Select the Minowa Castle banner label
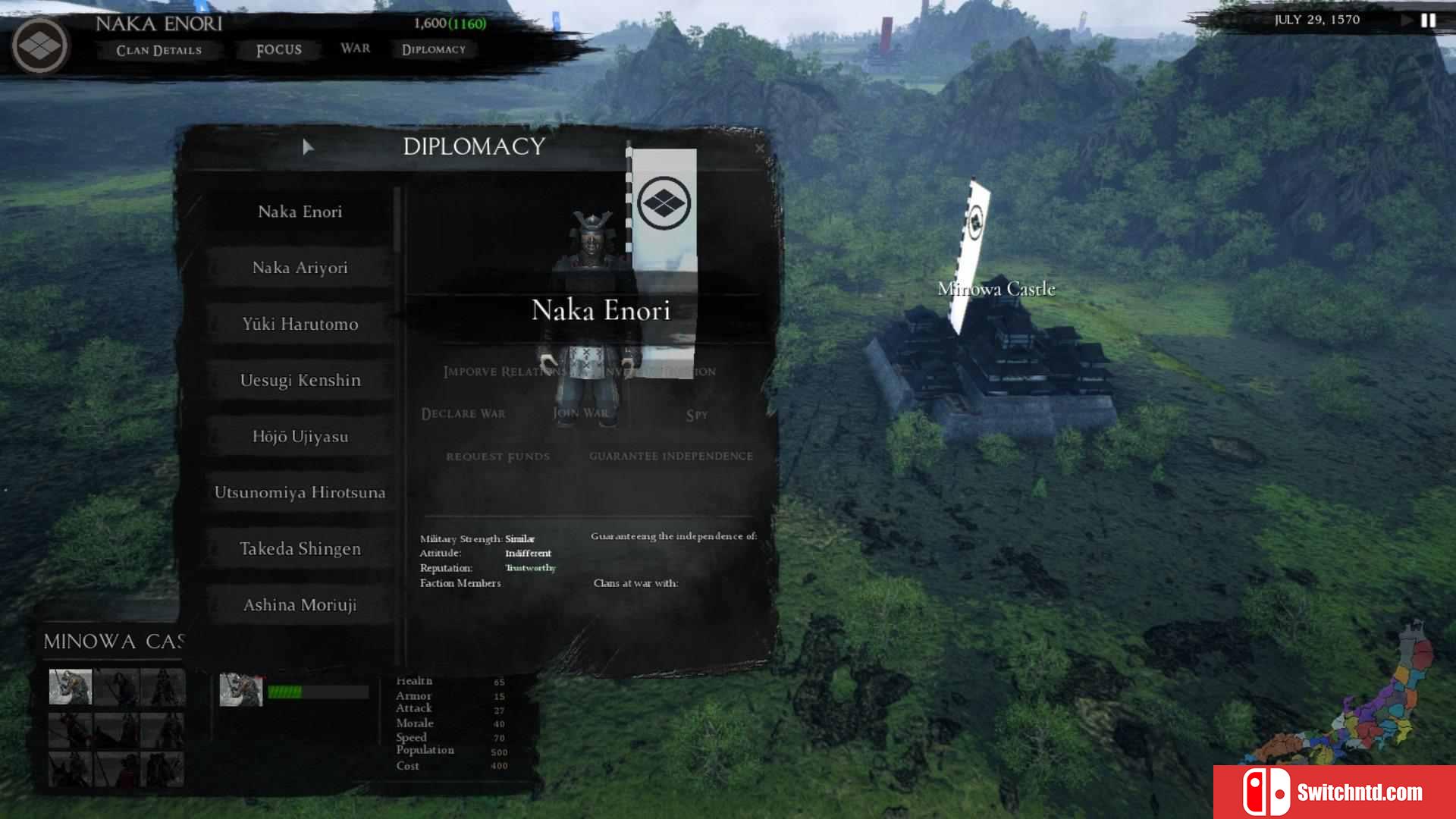This screenshot has width=1456, height=819. [x=996, y=289]
